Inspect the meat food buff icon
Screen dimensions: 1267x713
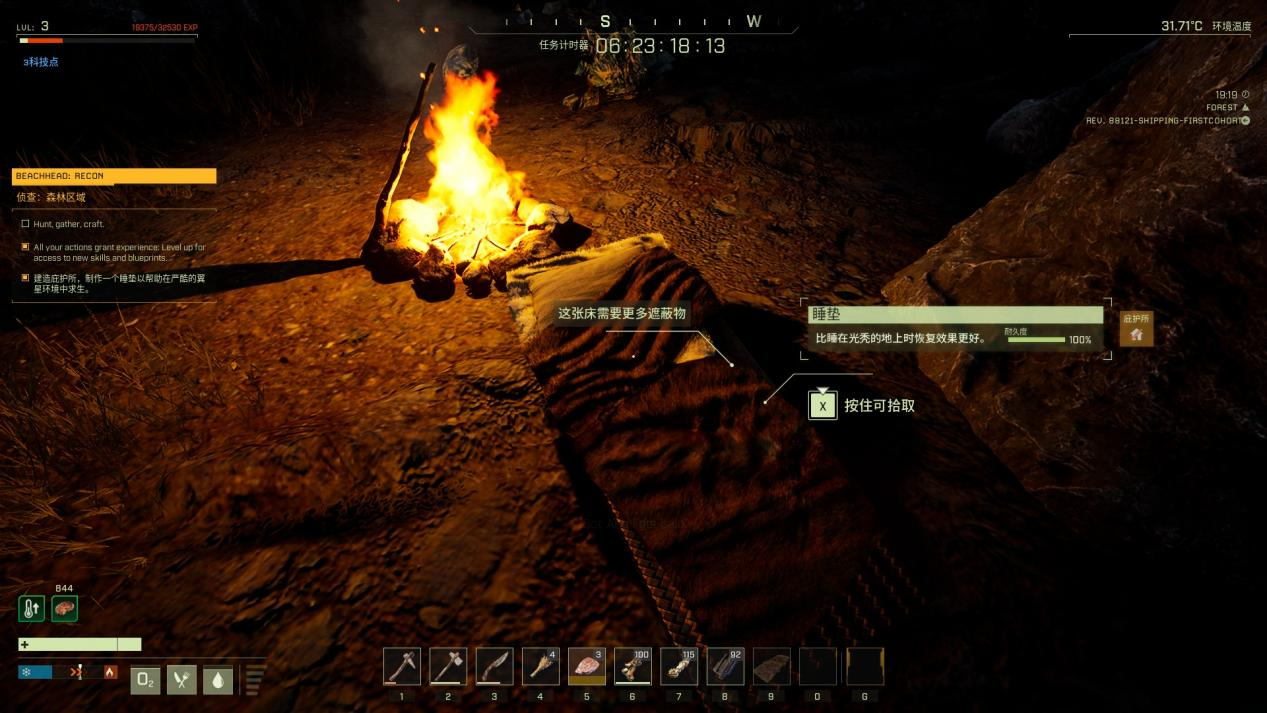[x=65, y=608]
